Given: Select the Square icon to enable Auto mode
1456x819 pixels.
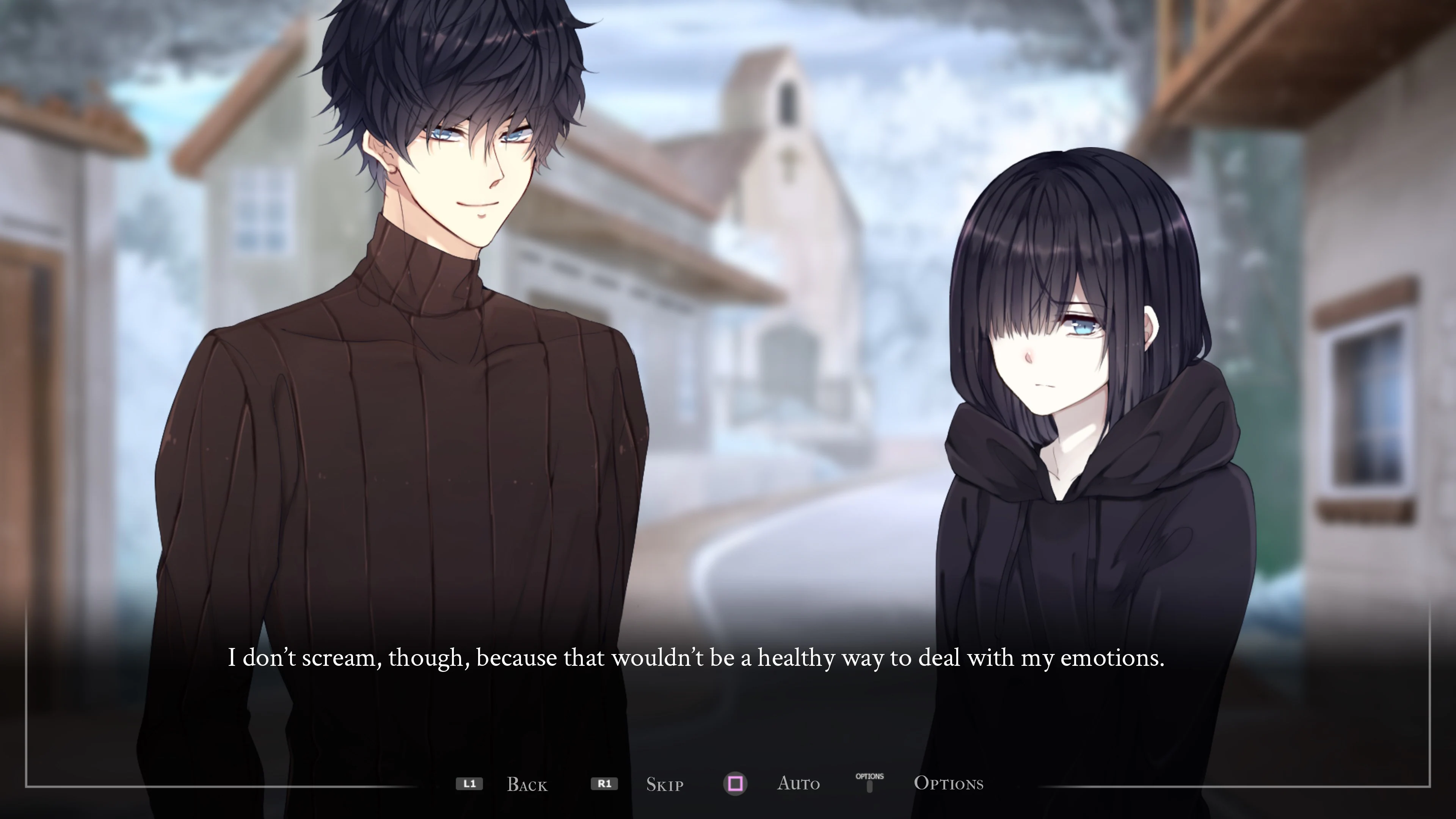Looking at the screenshot, I should coord(735,784).
